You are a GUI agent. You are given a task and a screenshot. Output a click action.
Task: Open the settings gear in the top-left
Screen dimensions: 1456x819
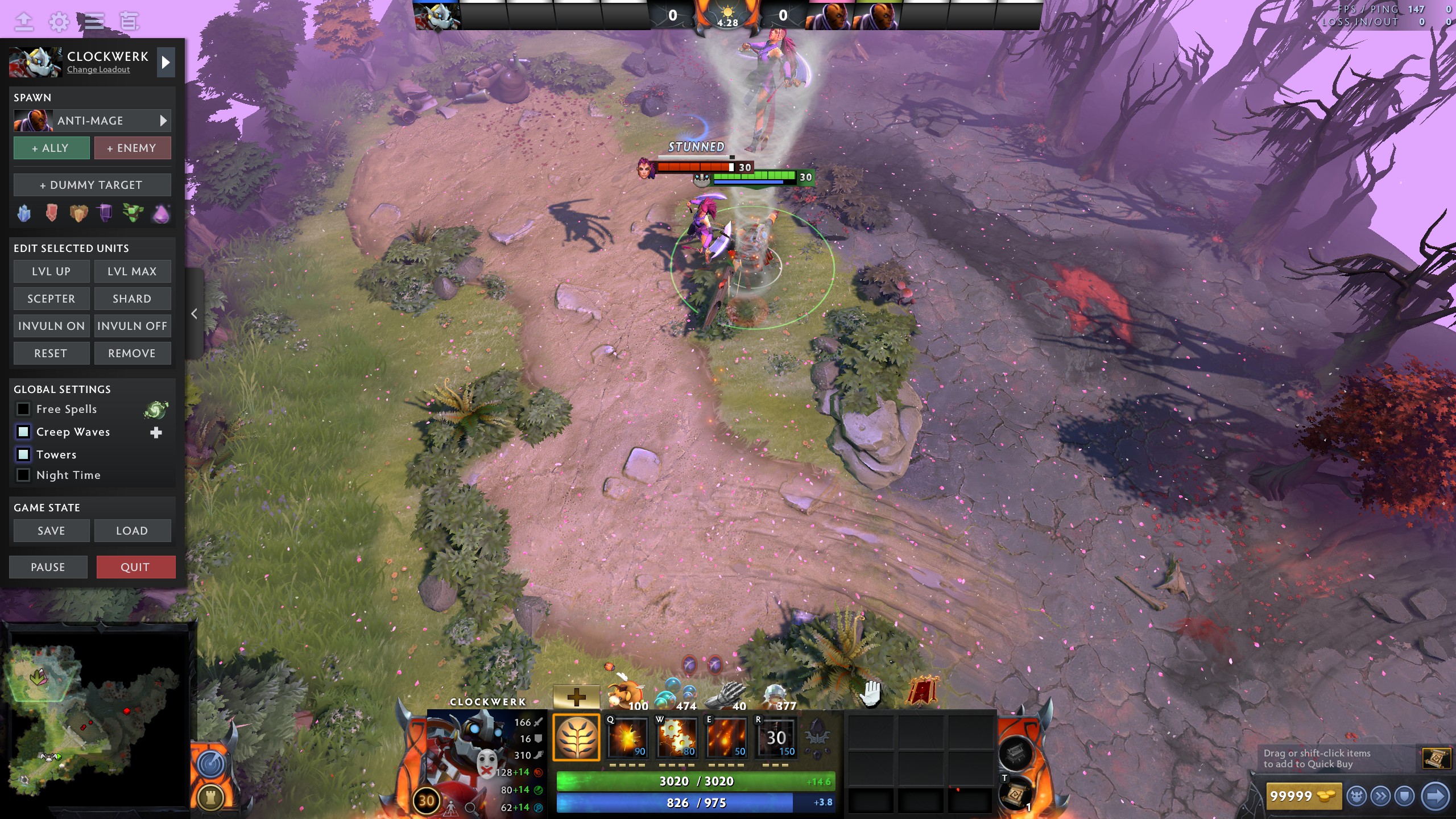point(59,22)
